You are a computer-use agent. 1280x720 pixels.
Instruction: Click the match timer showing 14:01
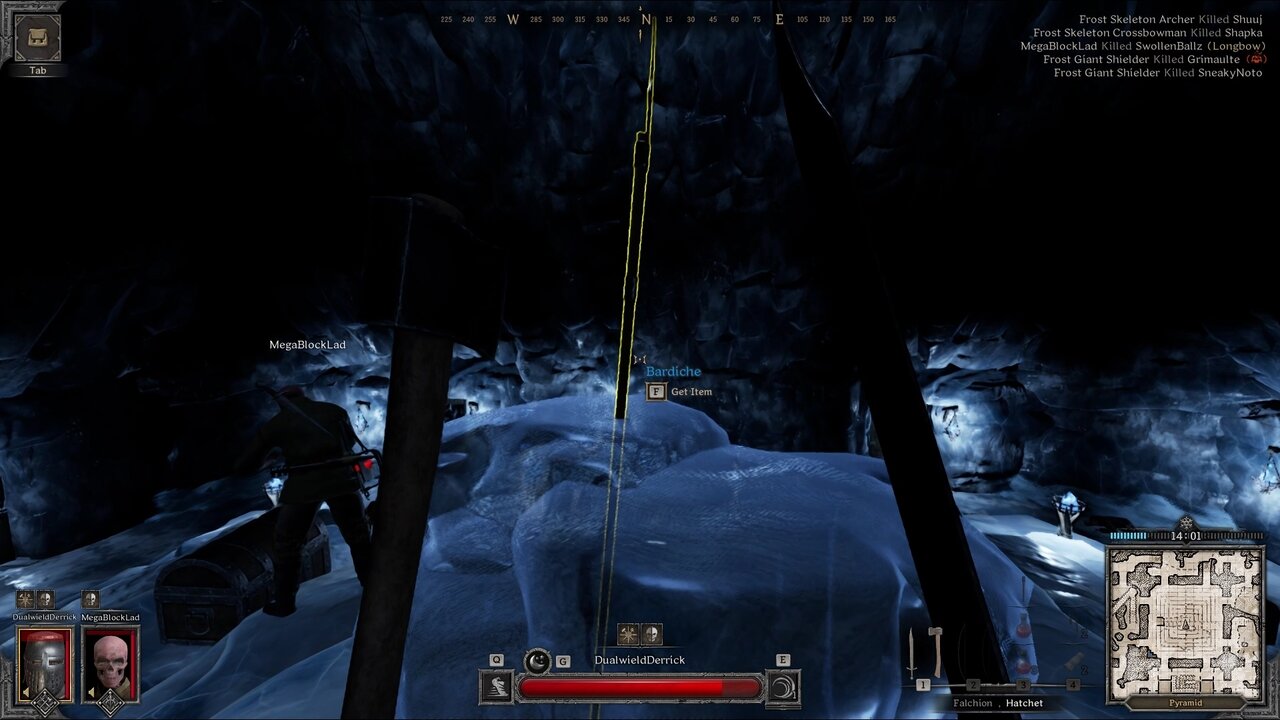tap(1186, 535)
